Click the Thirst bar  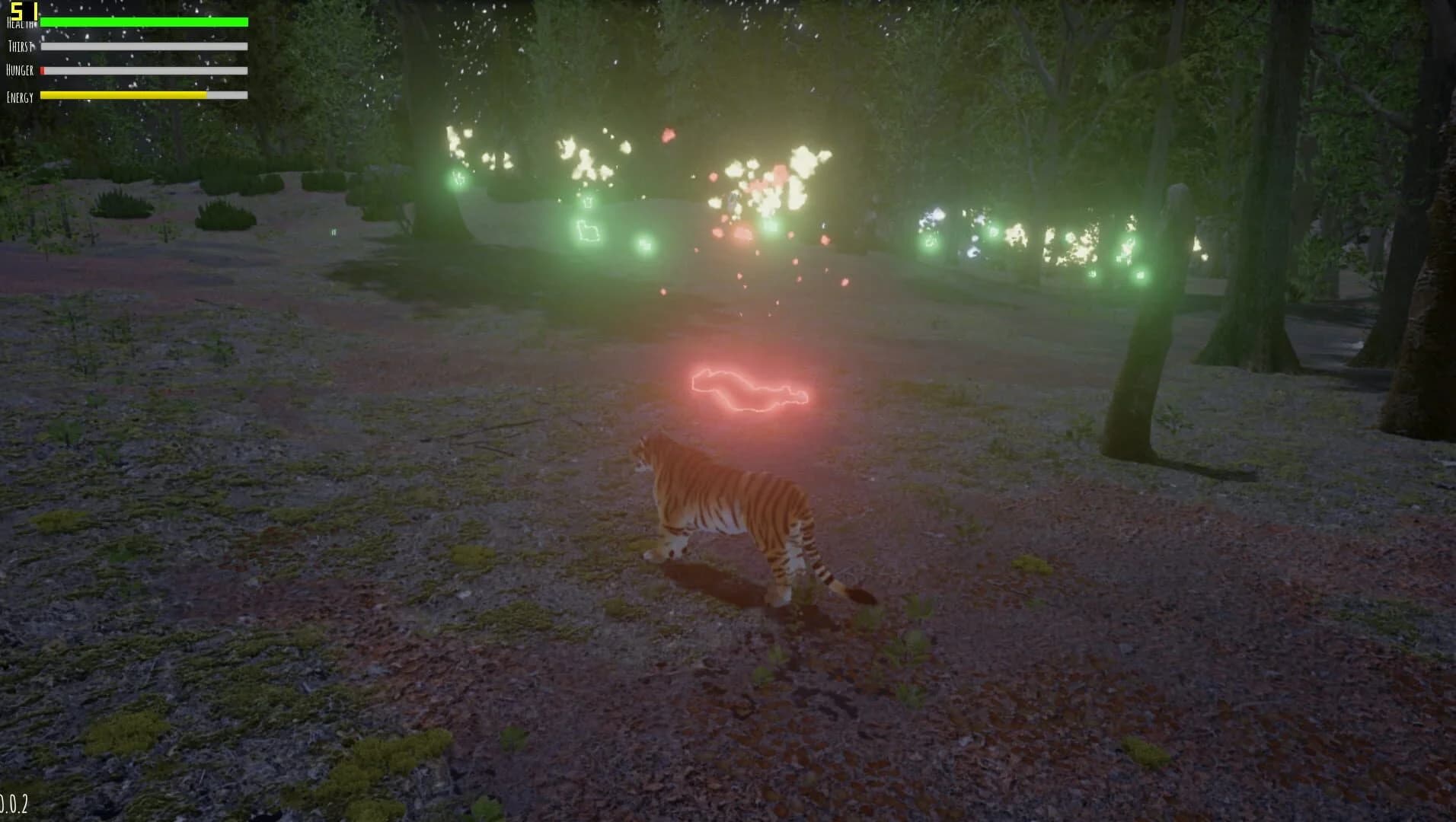tap(145, 46)
